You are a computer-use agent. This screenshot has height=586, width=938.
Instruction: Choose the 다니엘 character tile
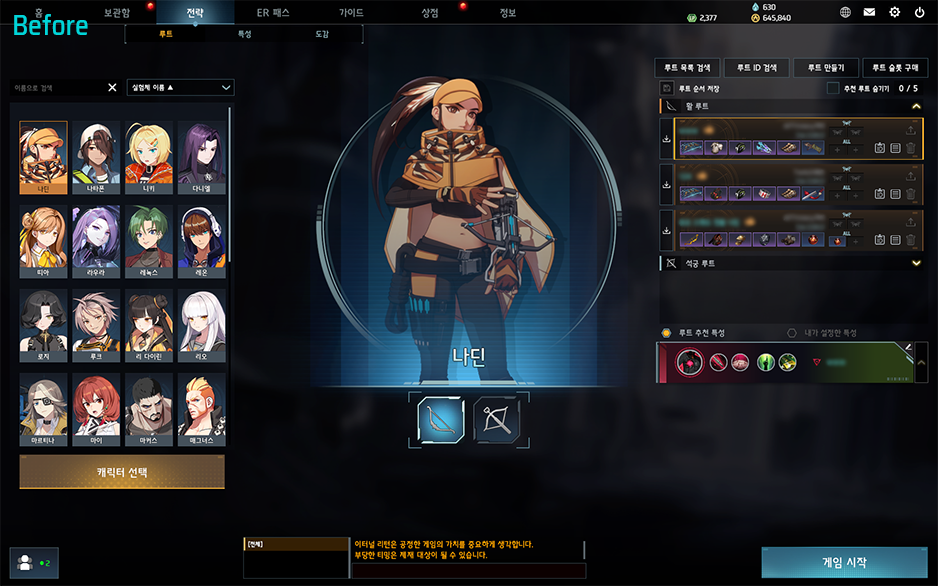[x=201, y=157]
